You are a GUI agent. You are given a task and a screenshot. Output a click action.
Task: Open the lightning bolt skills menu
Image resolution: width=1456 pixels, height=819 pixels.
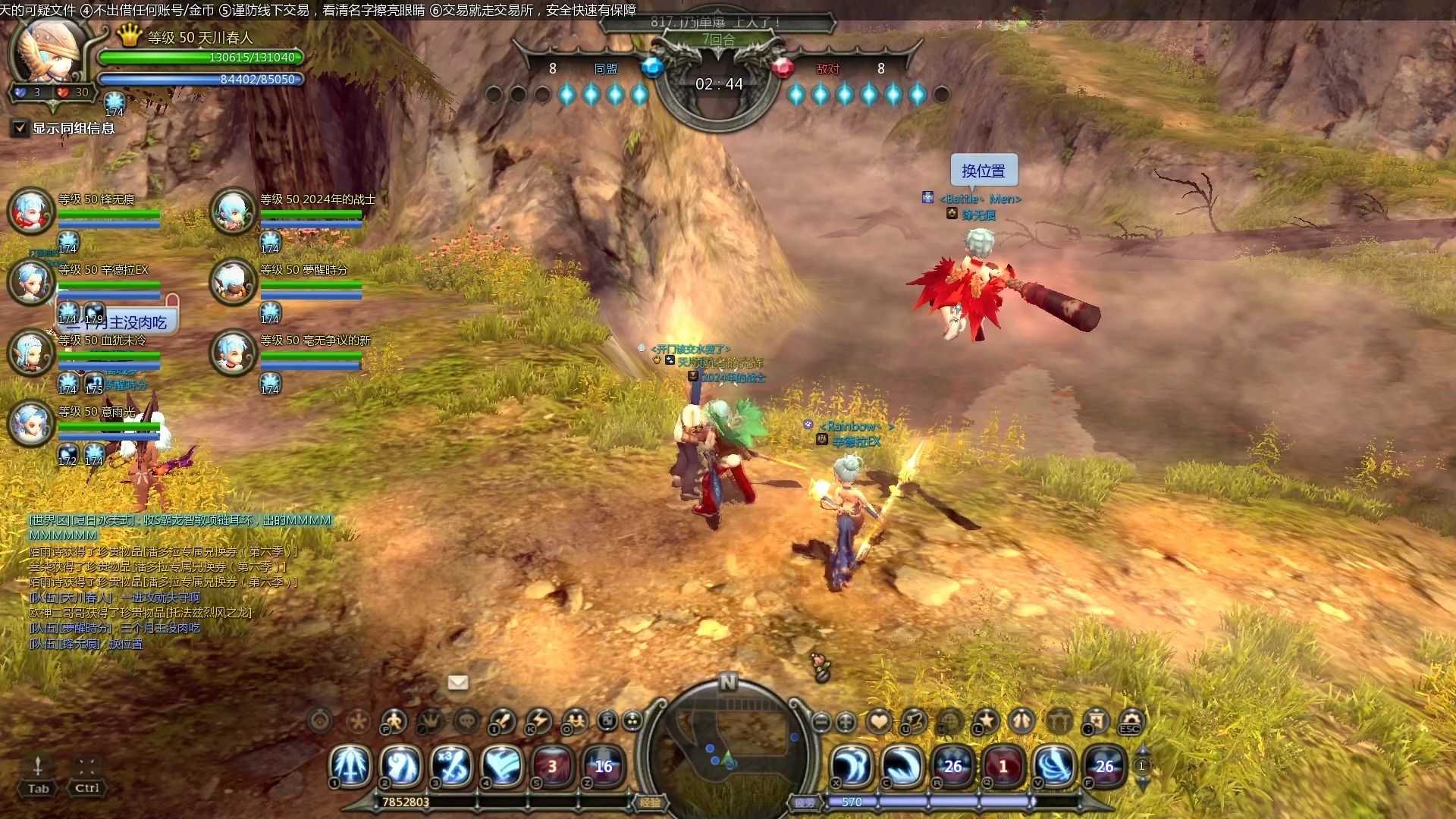[538, 720]
